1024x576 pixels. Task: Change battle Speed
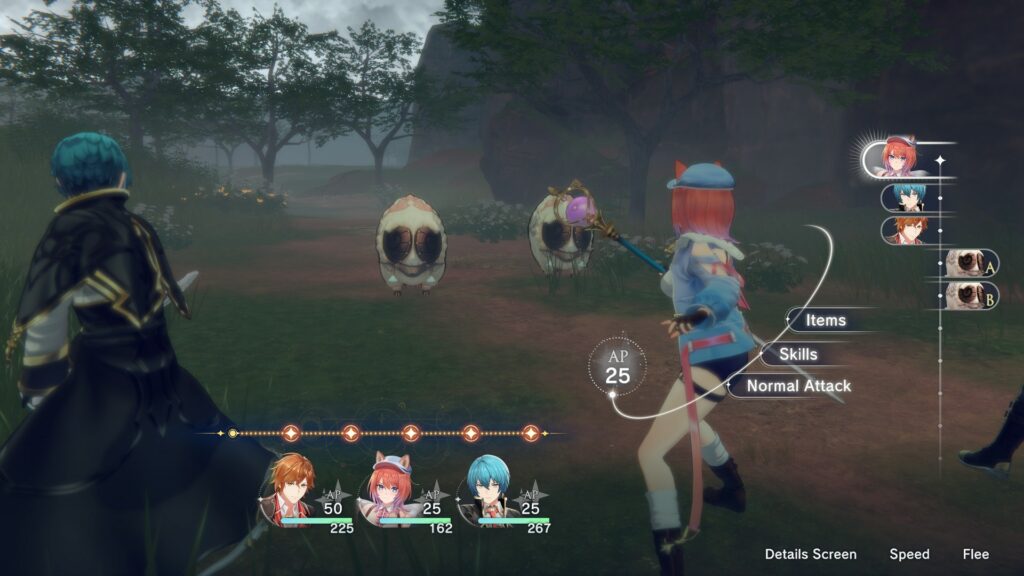(909, 554)
